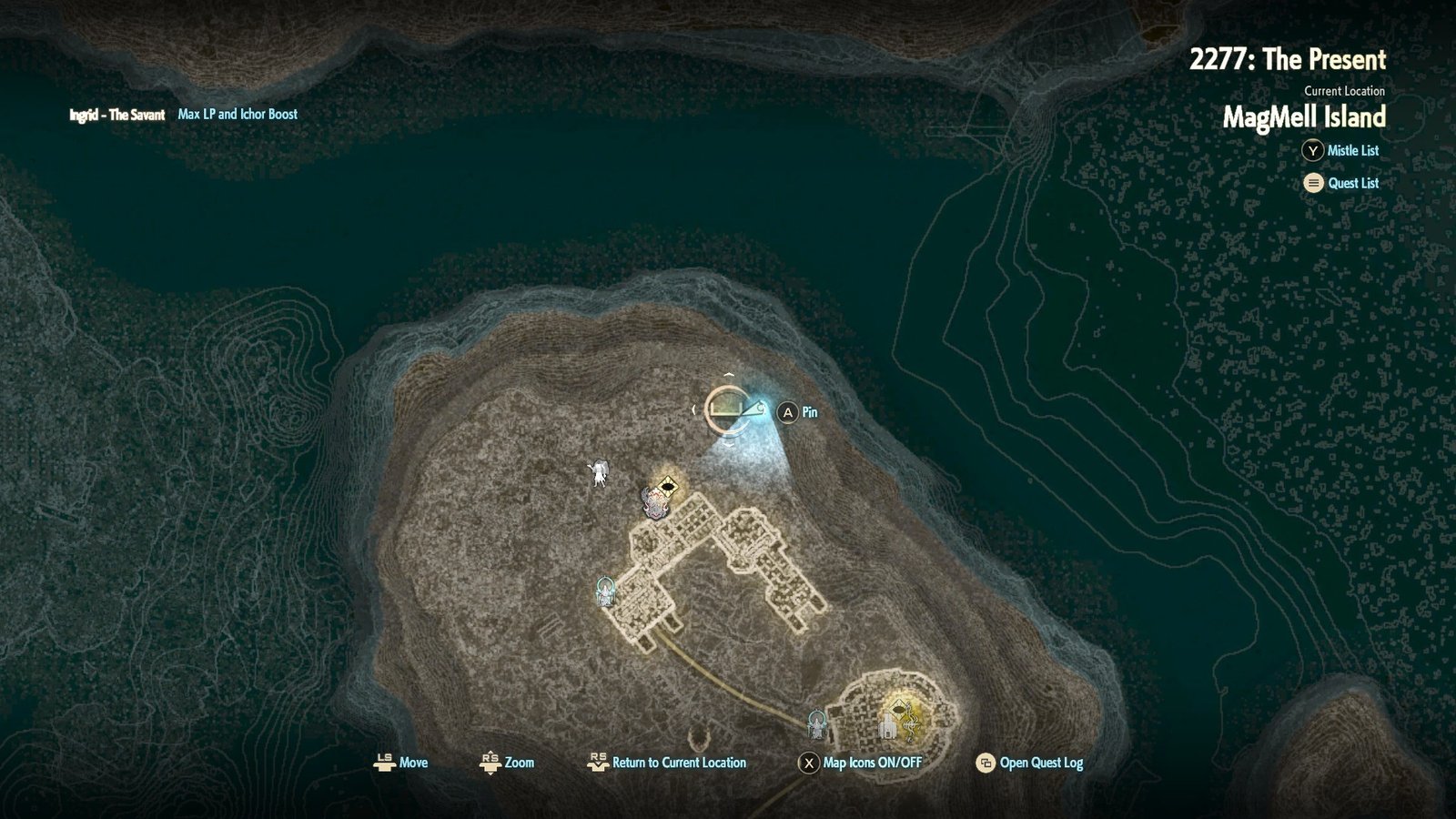Select the white winged figure map marker
This screenshot has width=1456, height=819.
(599, 472)
